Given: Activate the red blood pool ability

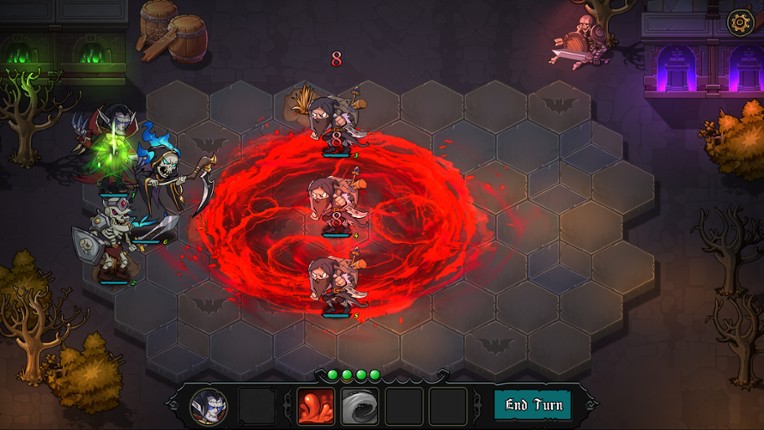Looking at the screenshot, I should coord(315,406).
